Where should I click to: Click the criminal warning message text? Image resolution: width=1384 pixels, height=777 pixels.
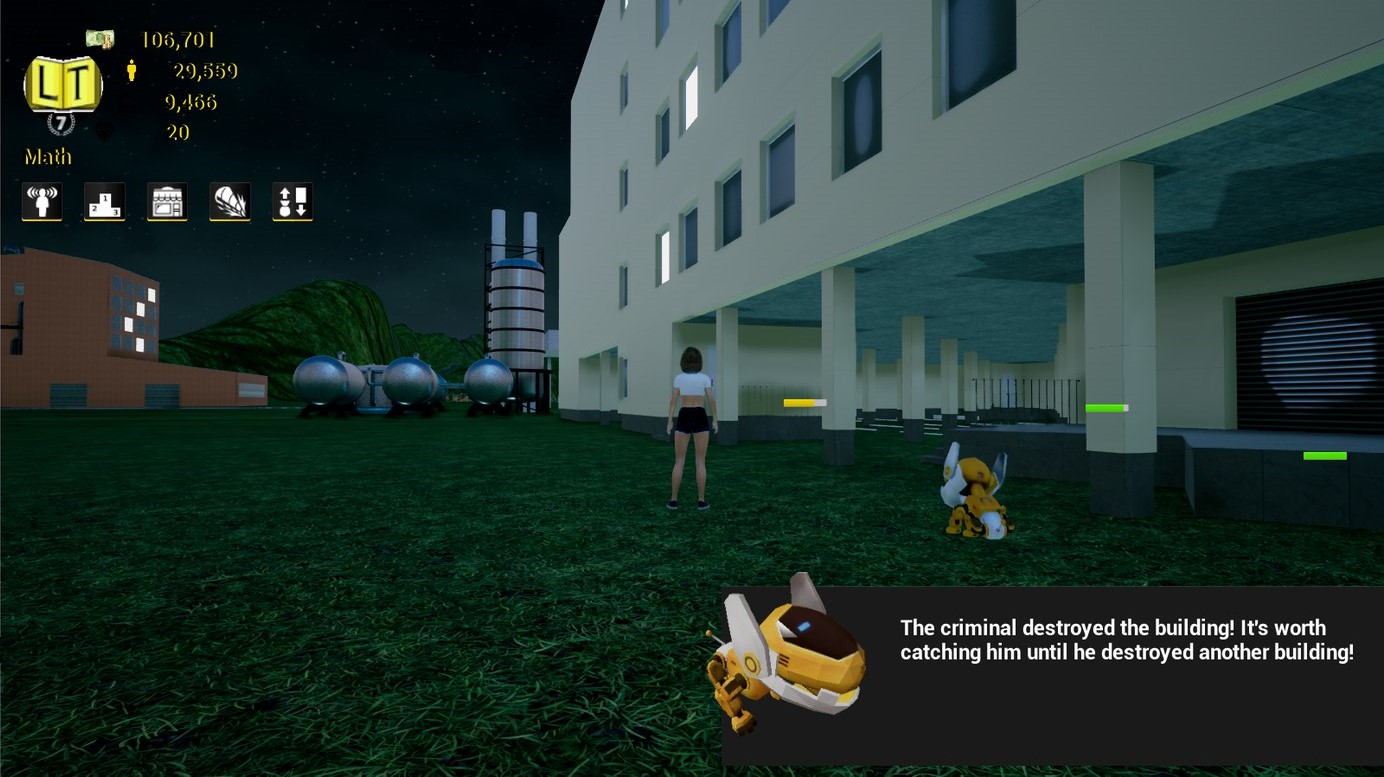pyautogui.click(x=1128, y=640)
